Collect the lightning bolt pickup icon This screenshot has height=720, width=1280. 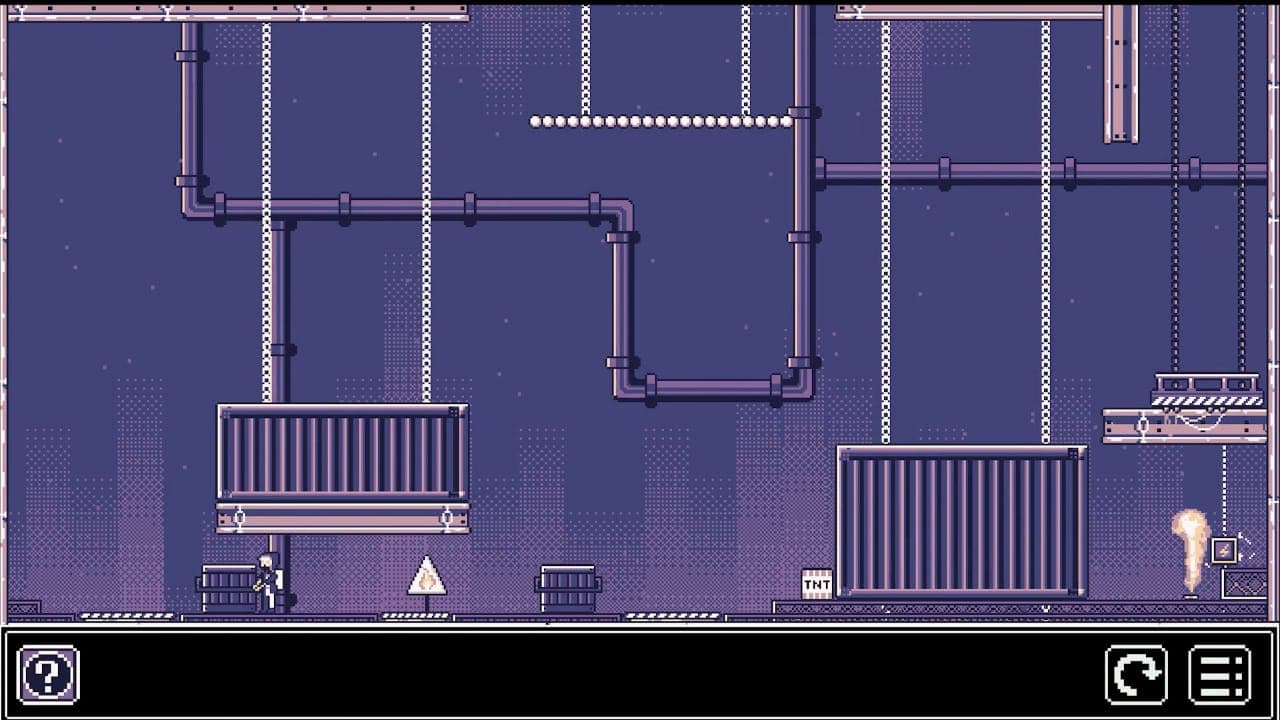coord(1226,548)
